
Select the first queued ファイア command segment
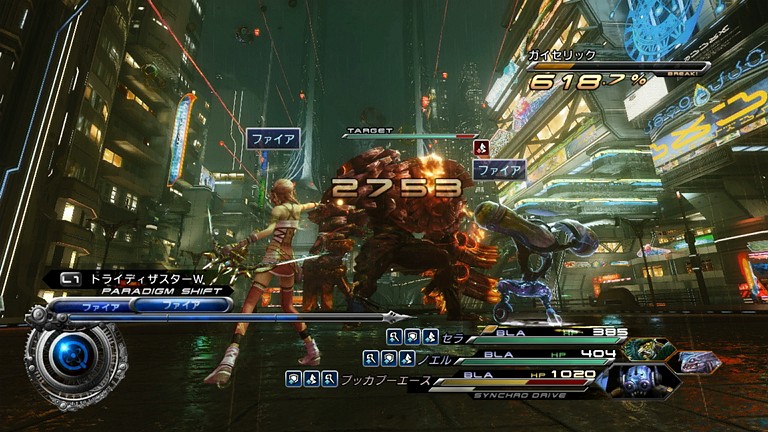[100, 306]
